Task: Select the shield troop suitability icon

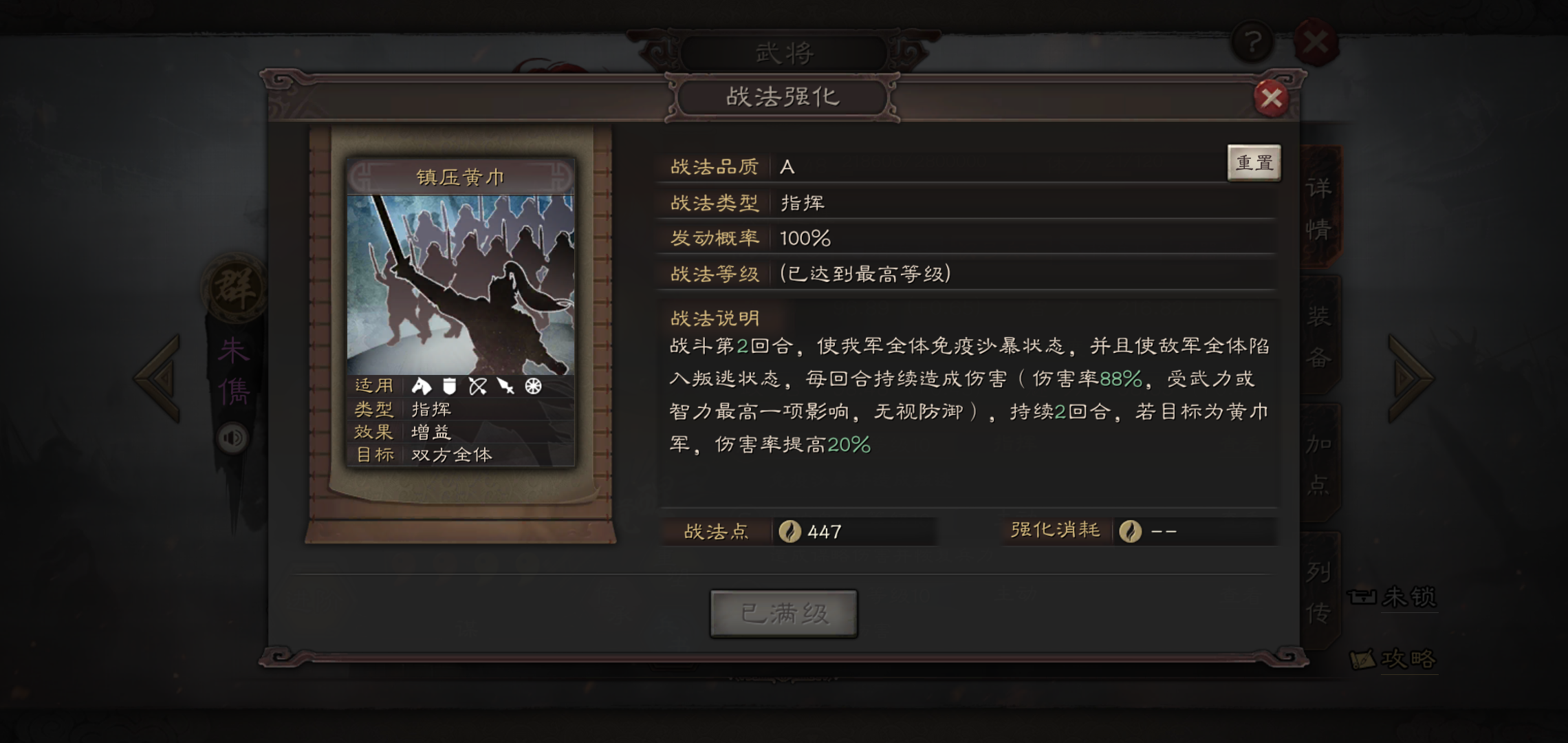Action: [449, 385]
